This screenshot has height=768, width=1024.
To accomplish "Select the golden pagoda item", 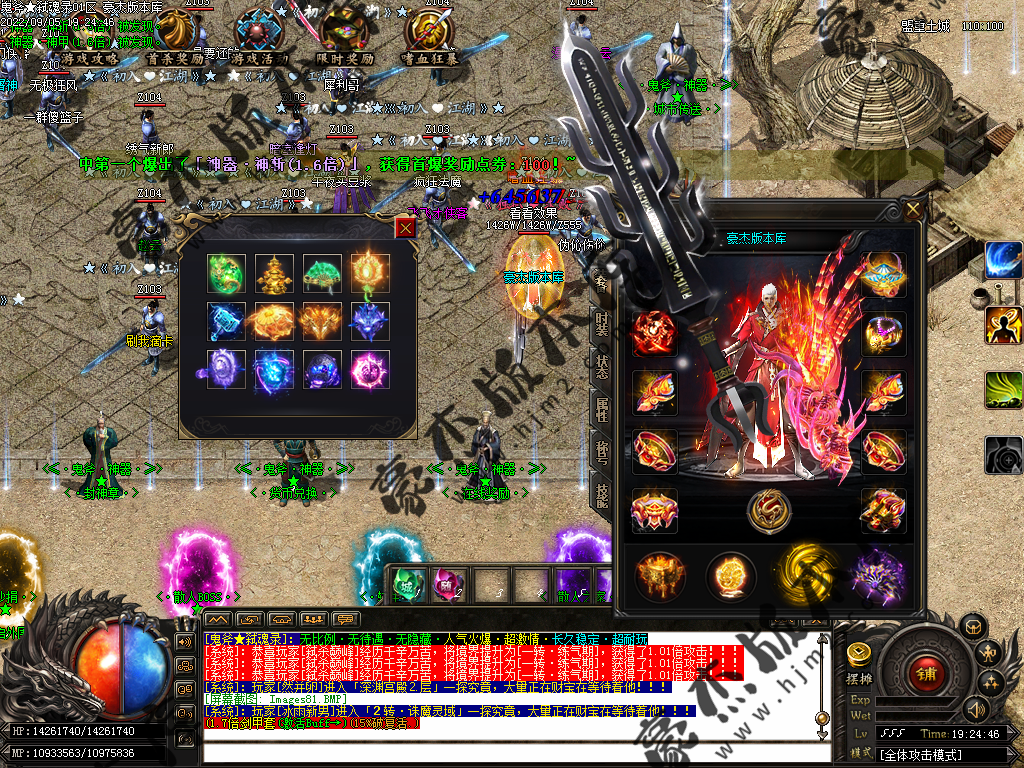I will pyautogui.click(x=273, y=272).
